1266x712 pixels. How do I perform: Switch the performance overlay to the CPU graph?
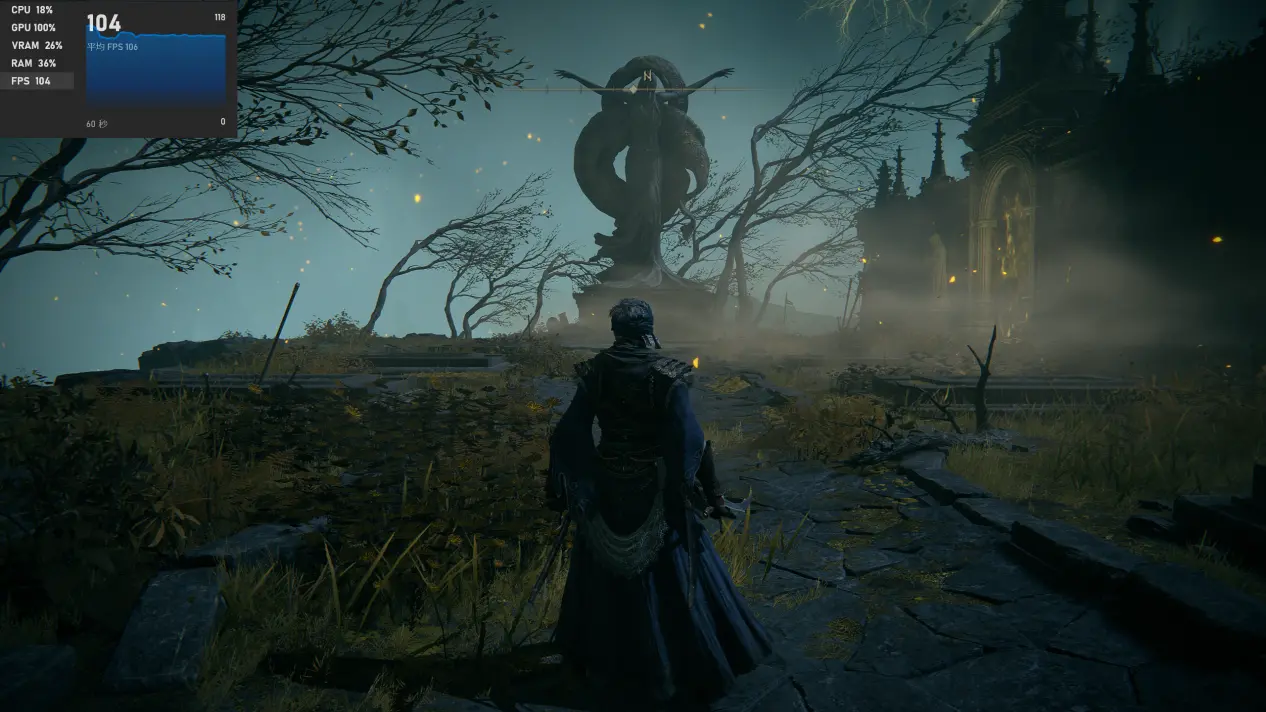[x=35, y=9]
